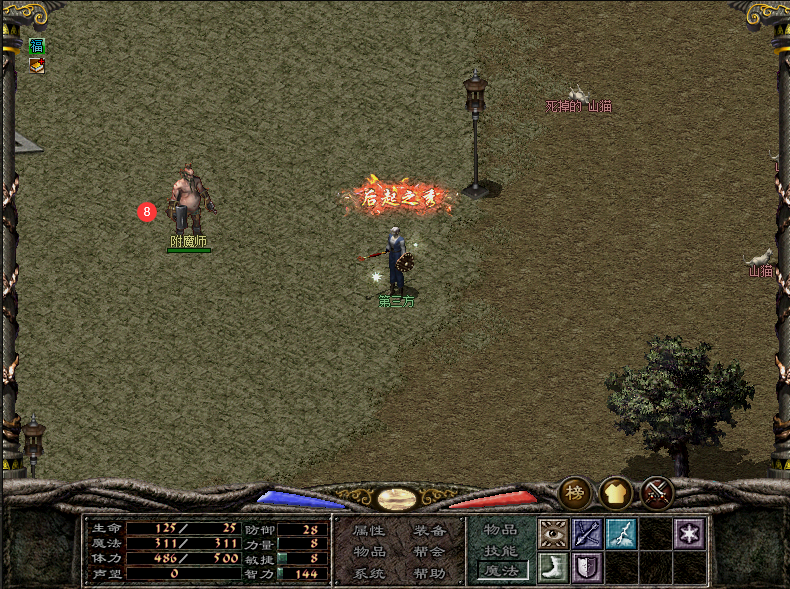This screenshot has height=589, width=790.
Task: Open the book with red plus icon
Action: pos(37,66)
